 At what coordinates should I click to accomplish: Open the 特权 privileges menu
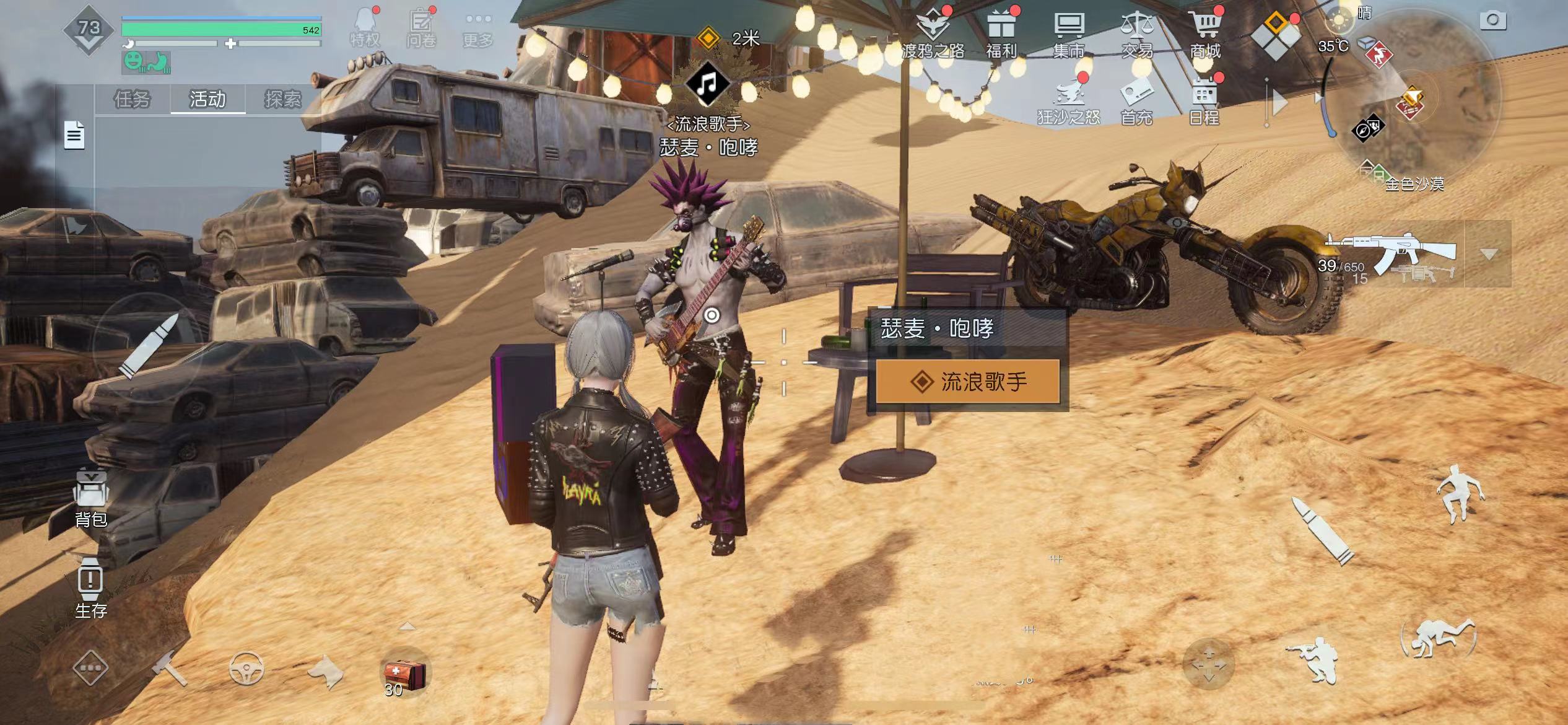pyautogui.click(x=365, y=28)
